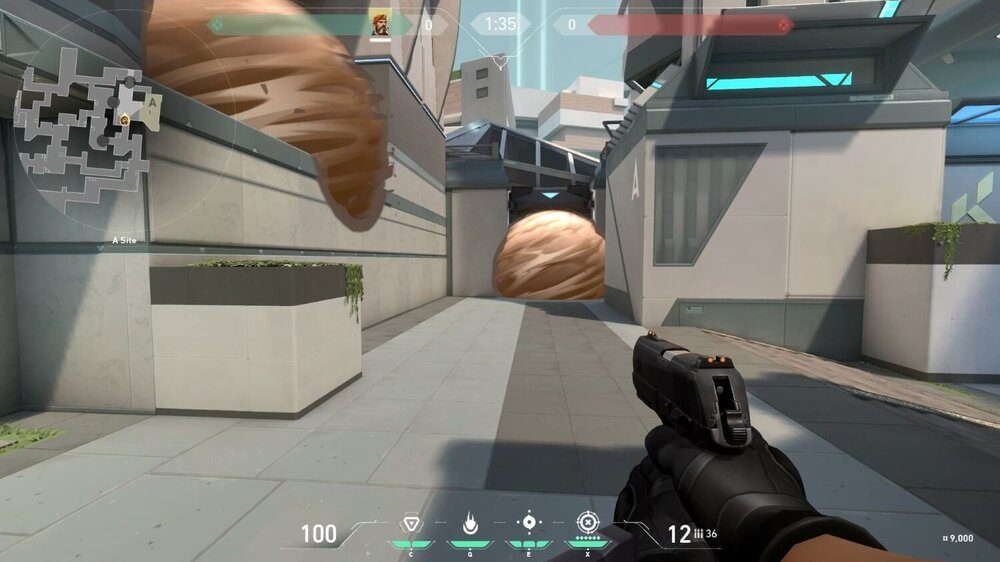Select the Incendiary flame ability
This screenshot has width=1000, height=562.
tap(468, 522)
